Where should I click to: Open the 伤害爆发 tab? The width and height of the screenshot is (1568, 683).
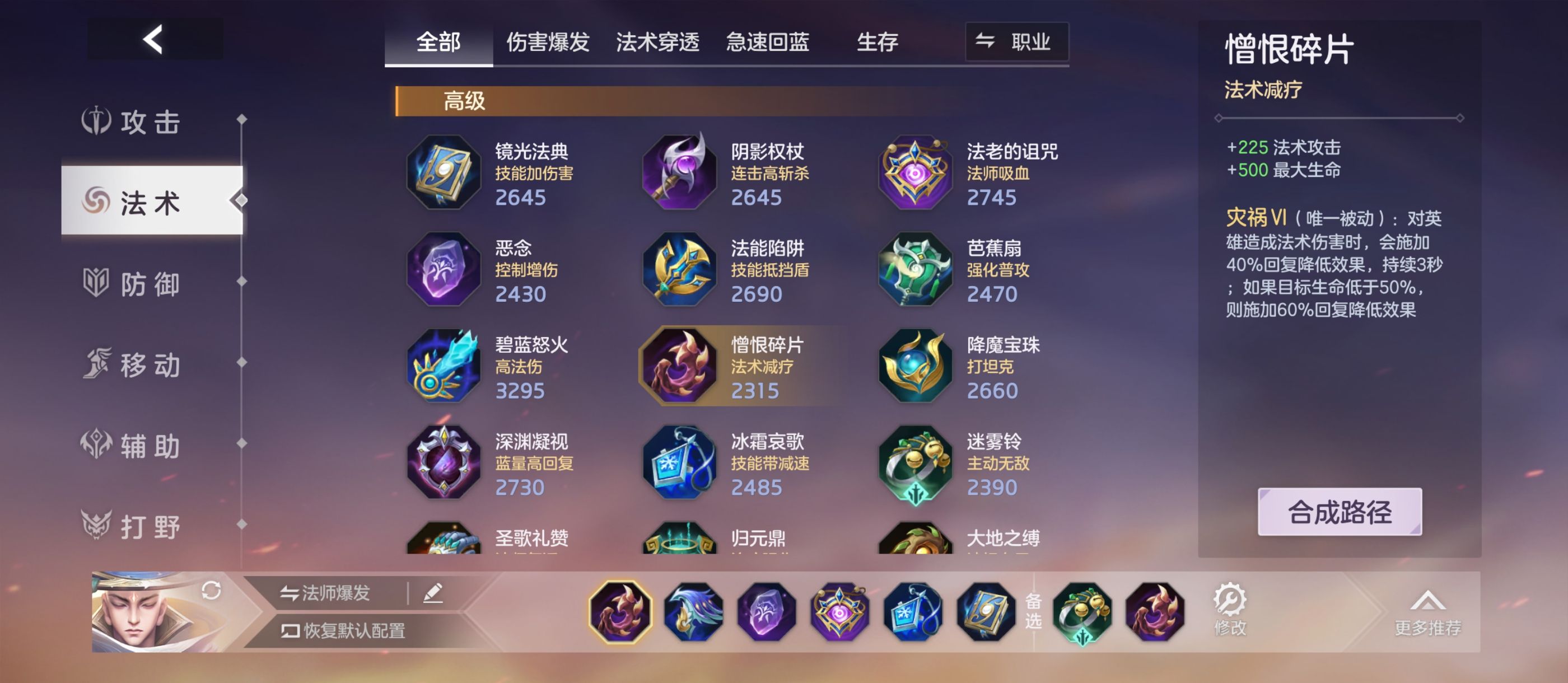tap(547, 41)
